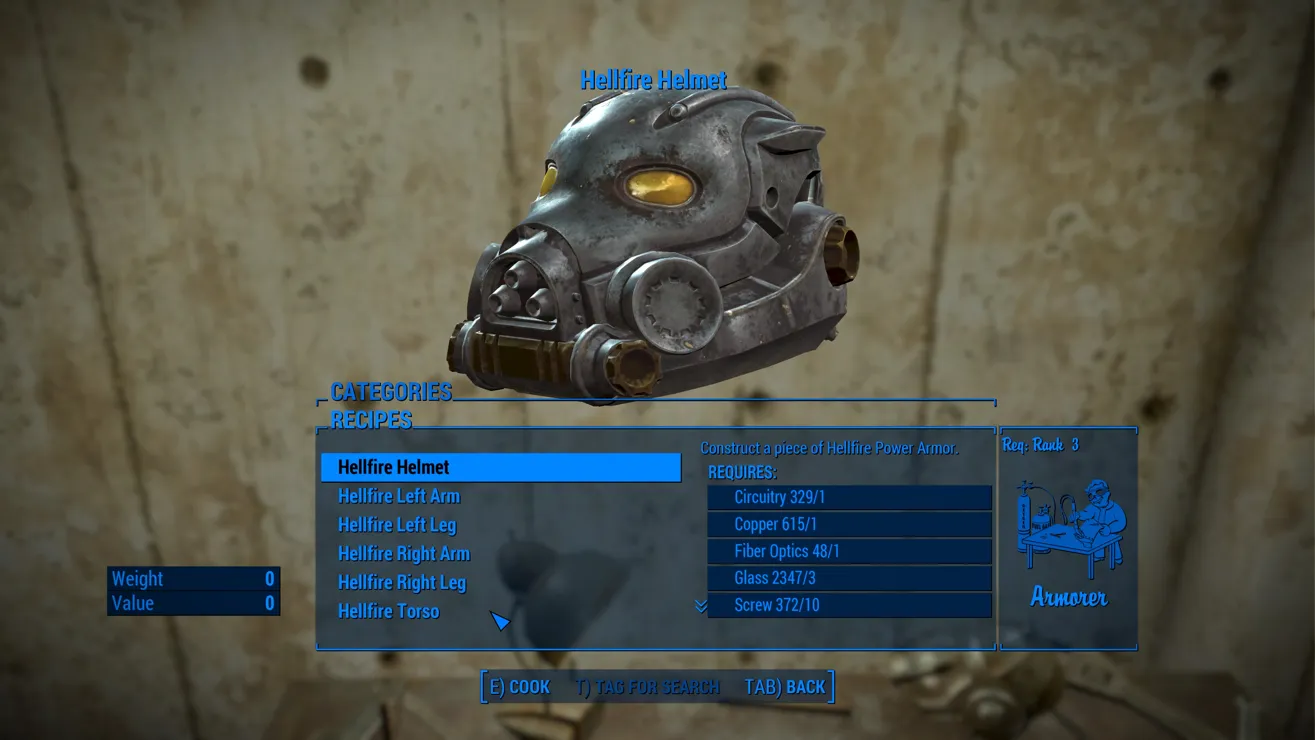Click the Circuitry component requirement row

[849, 497]
